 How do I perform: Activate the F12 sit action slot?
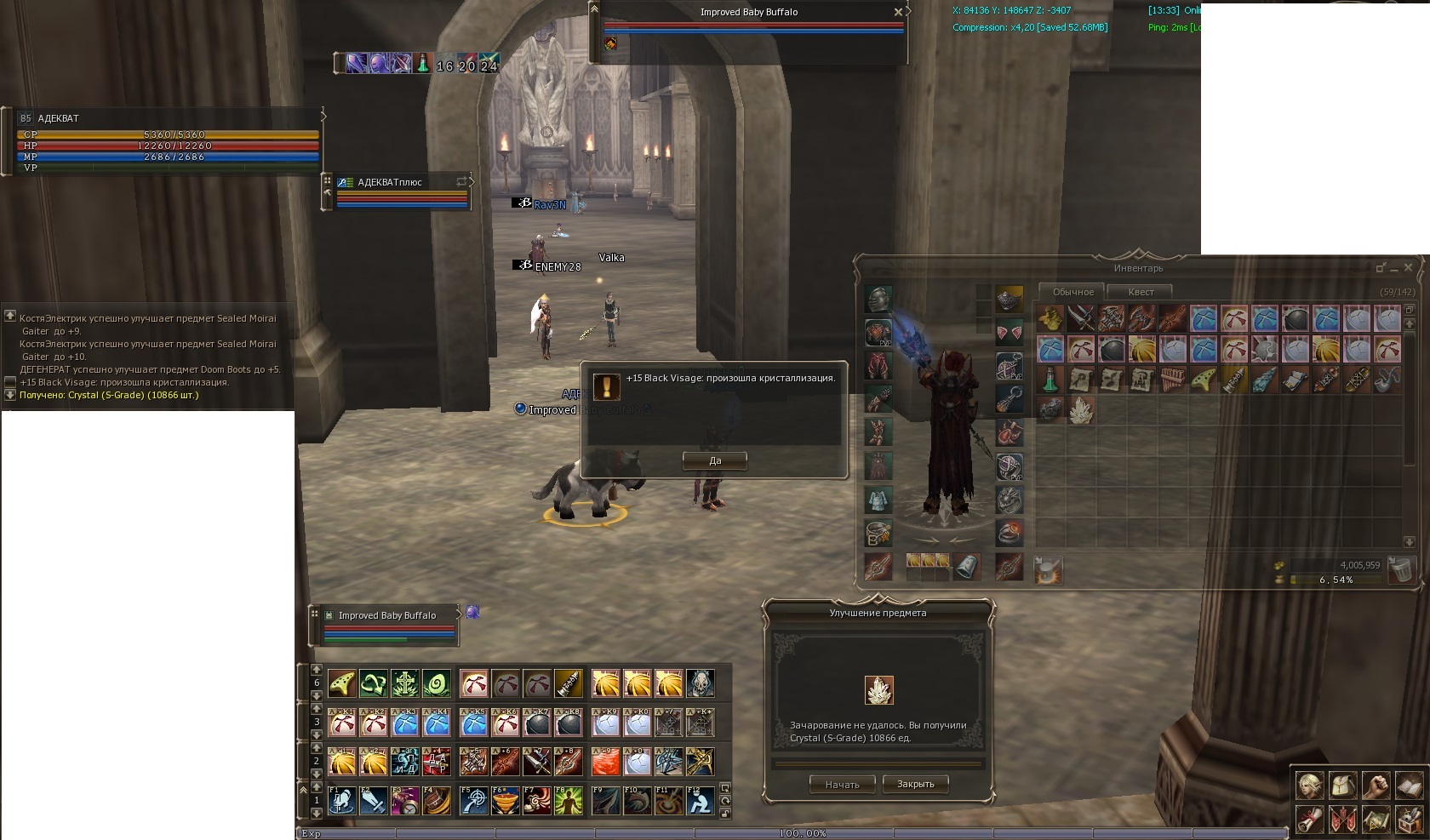pos(700,801)
